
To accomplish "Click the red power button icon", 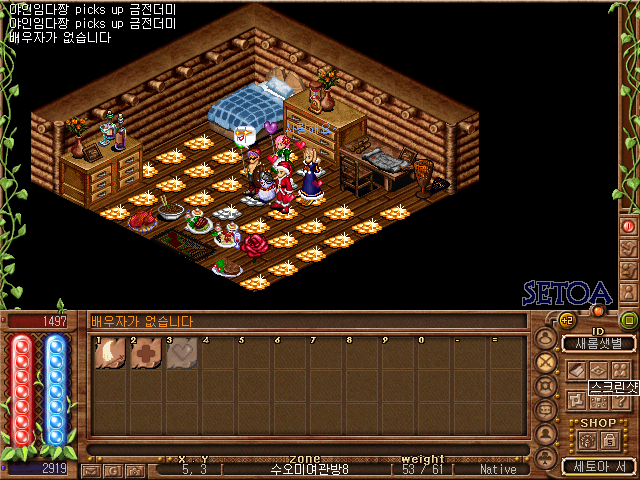I will pyautogui.click(x=599, y=311).
